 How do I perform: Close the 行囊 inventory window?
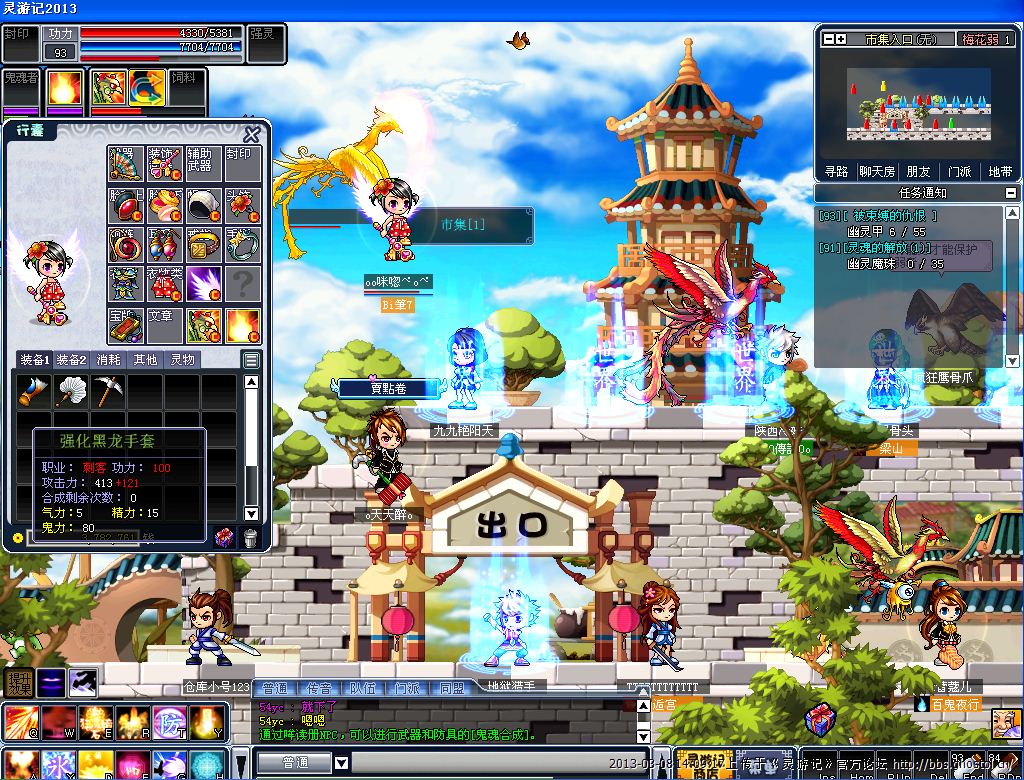[x=253, y=133]
